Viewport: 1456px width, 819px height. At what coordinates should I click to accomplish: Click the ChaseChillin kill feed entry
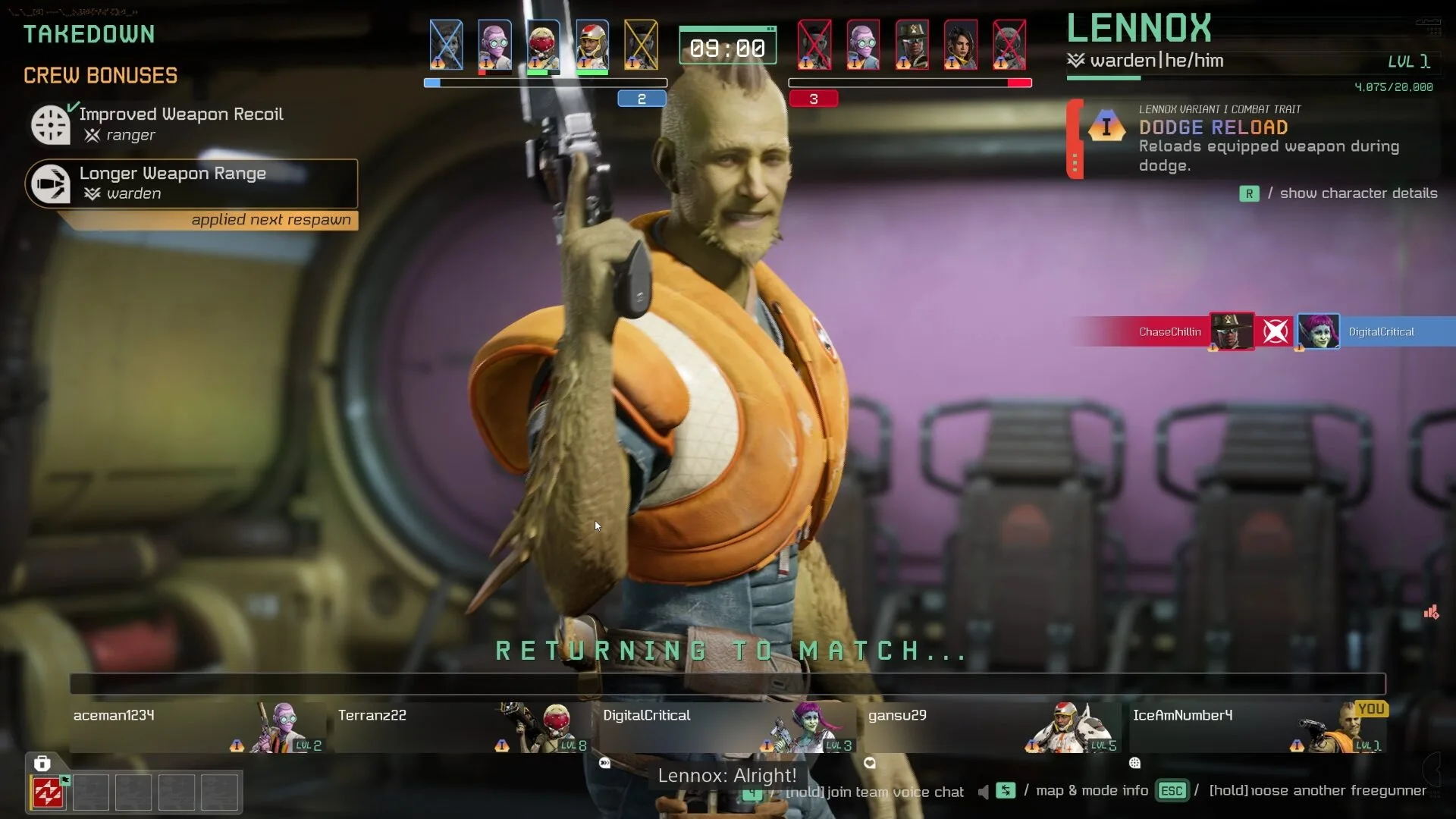[1169, 332]
